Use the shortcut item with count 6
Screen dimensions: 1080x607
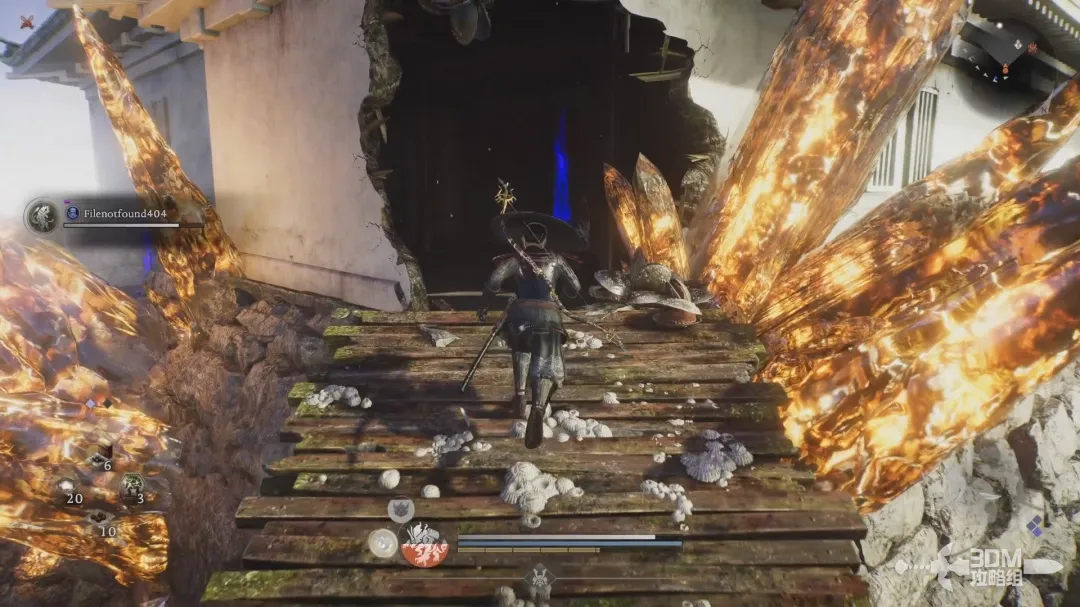click(100, 457)
